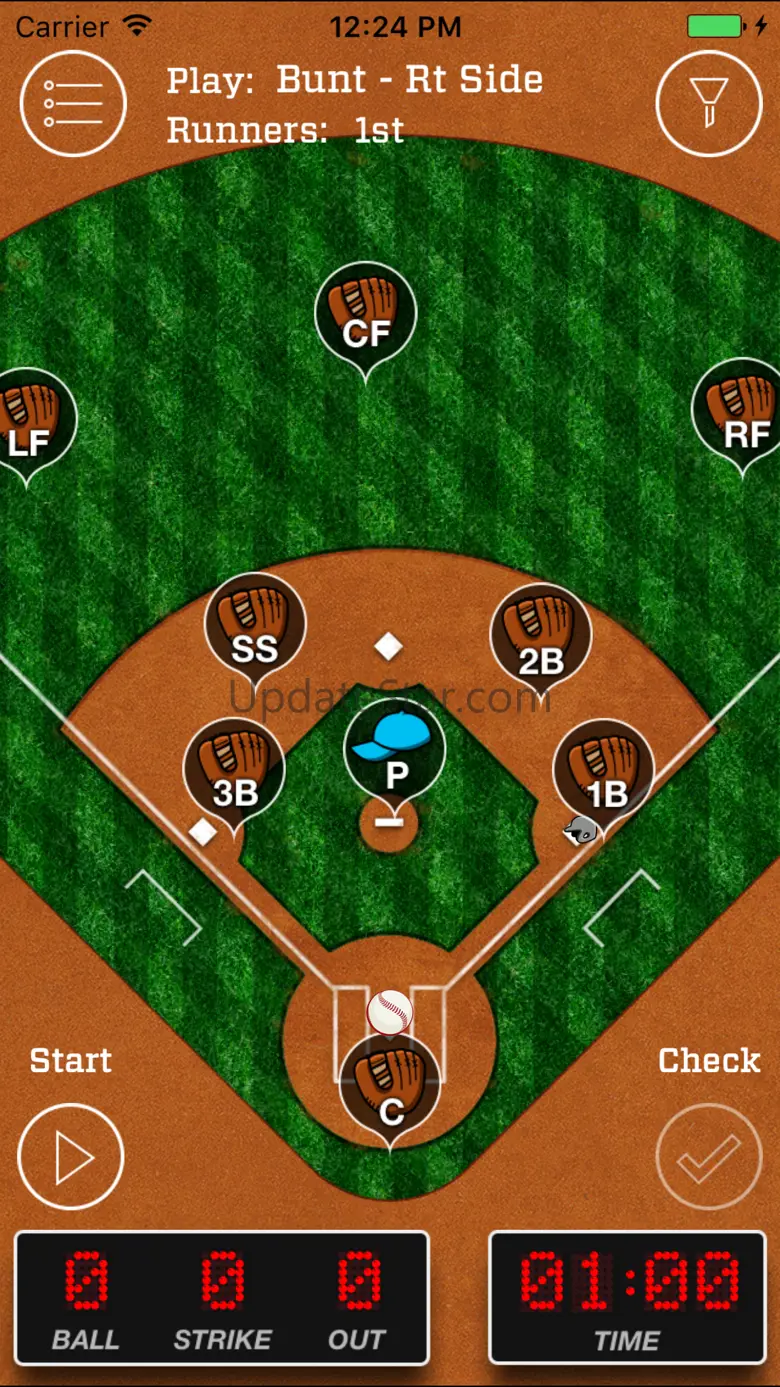Select the LF left fielder marker
This screenshot has width=780, height=1387.
click(x=28, y=420)
